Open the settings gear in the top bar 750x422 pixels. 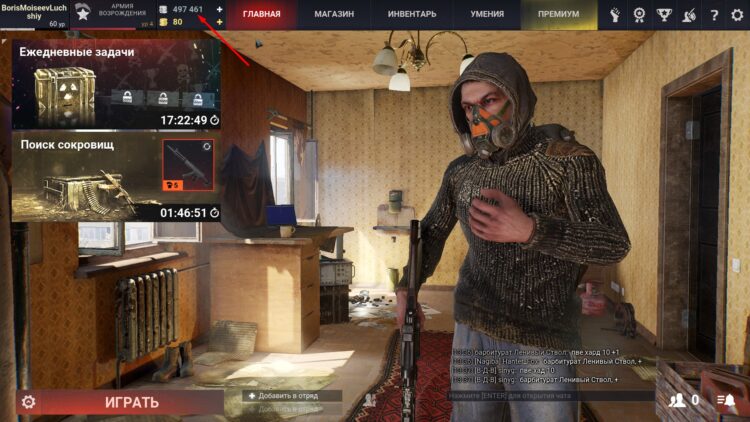[x=737, y=15]
